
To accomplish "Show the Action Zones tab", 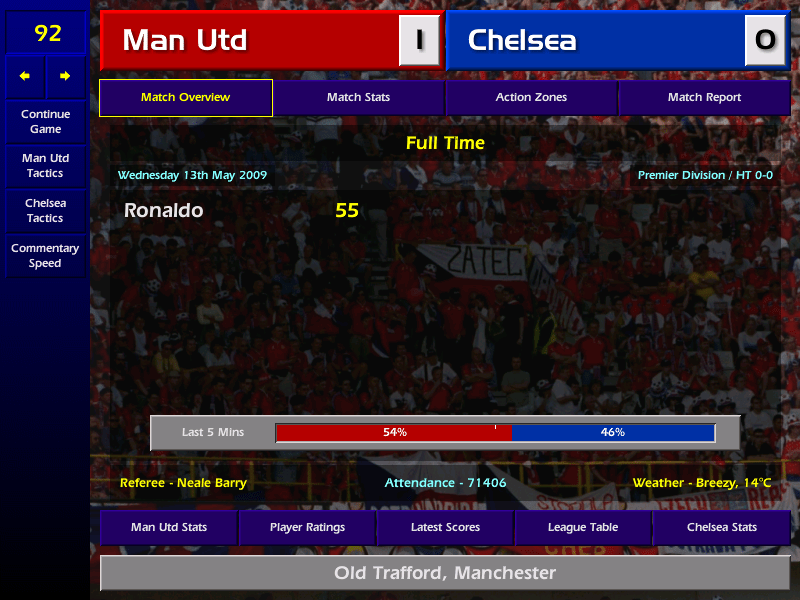I will [x=531, y=98].
